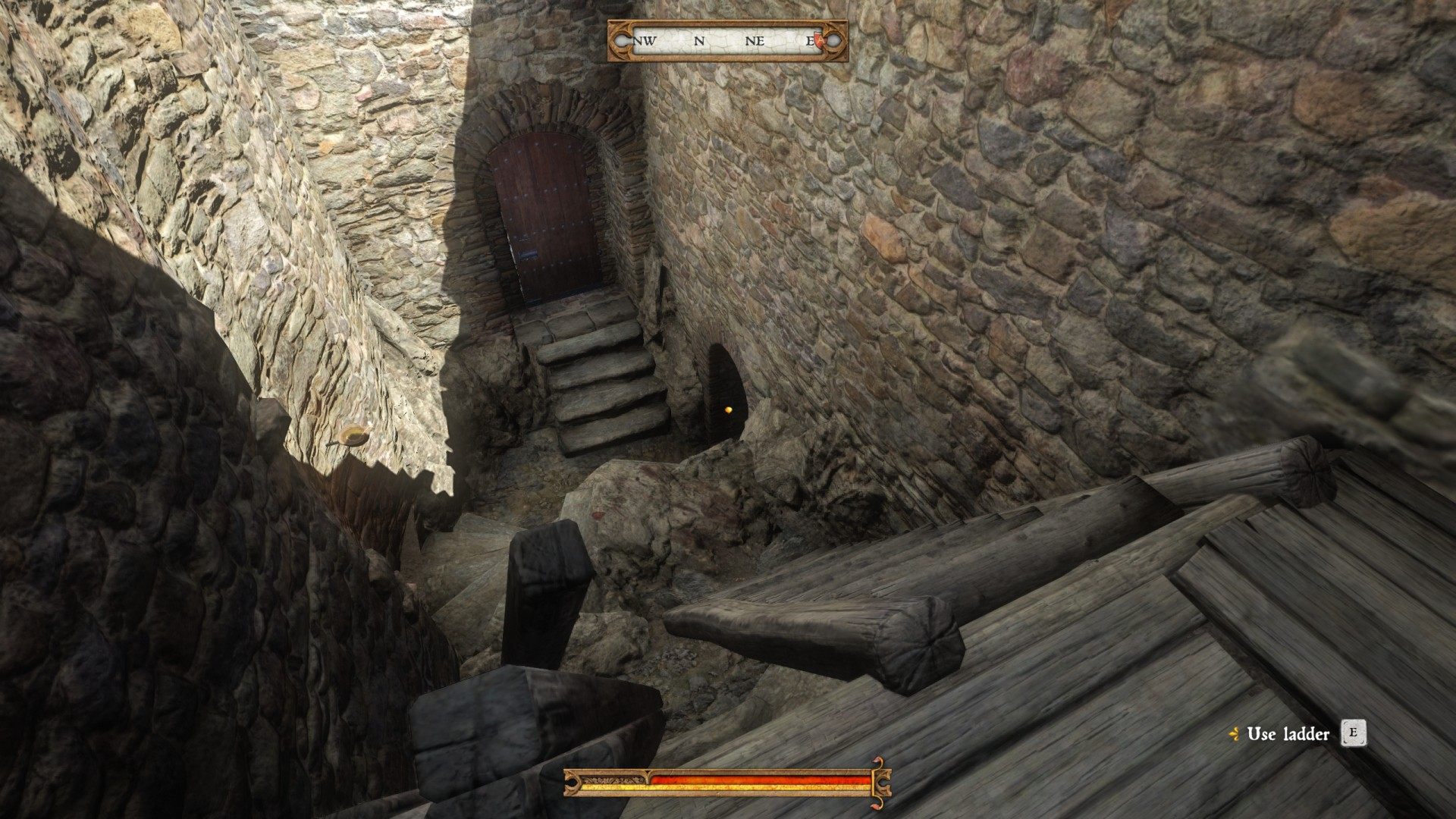Select the interaction sparkle cursor icon
Image resolution: width=1456 pixels, height=819 pixels.
click(1235, 733)
